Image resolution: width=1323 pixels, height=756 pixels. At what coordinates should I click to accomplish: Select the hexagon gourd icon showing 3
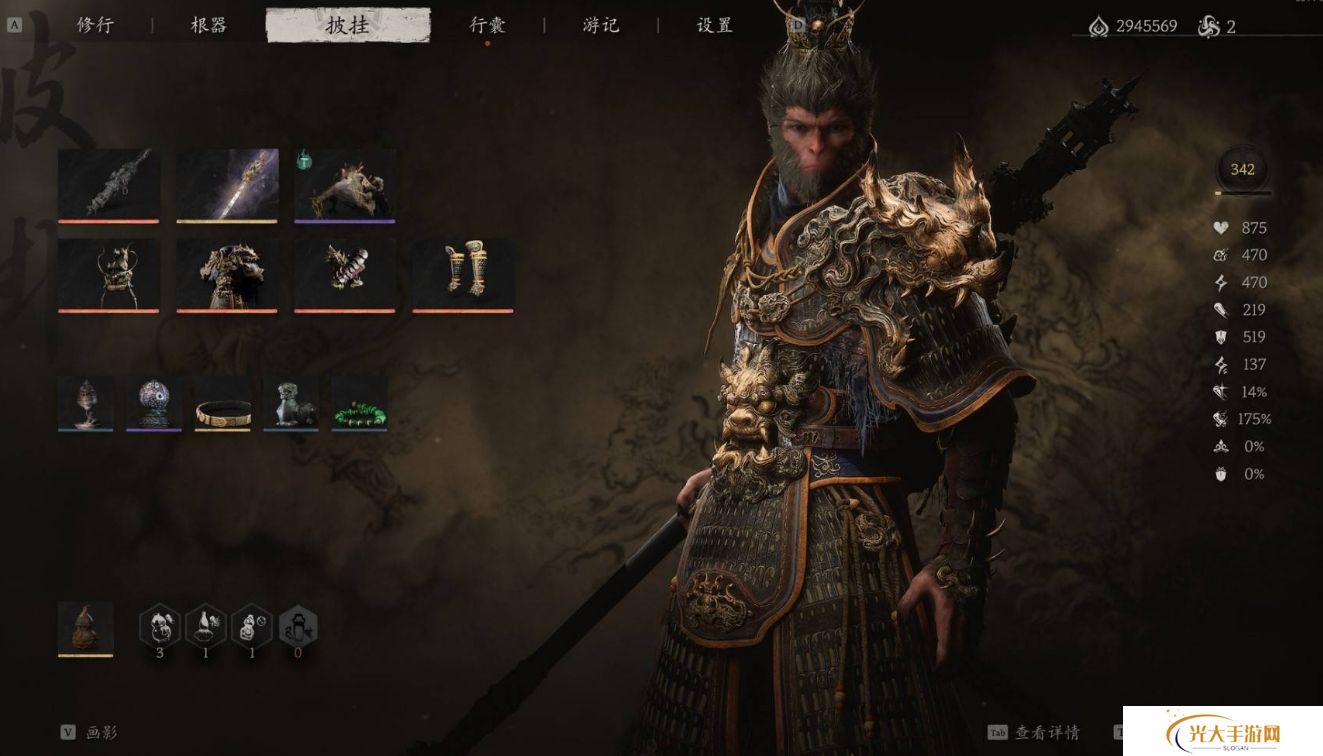click(160, 627)
